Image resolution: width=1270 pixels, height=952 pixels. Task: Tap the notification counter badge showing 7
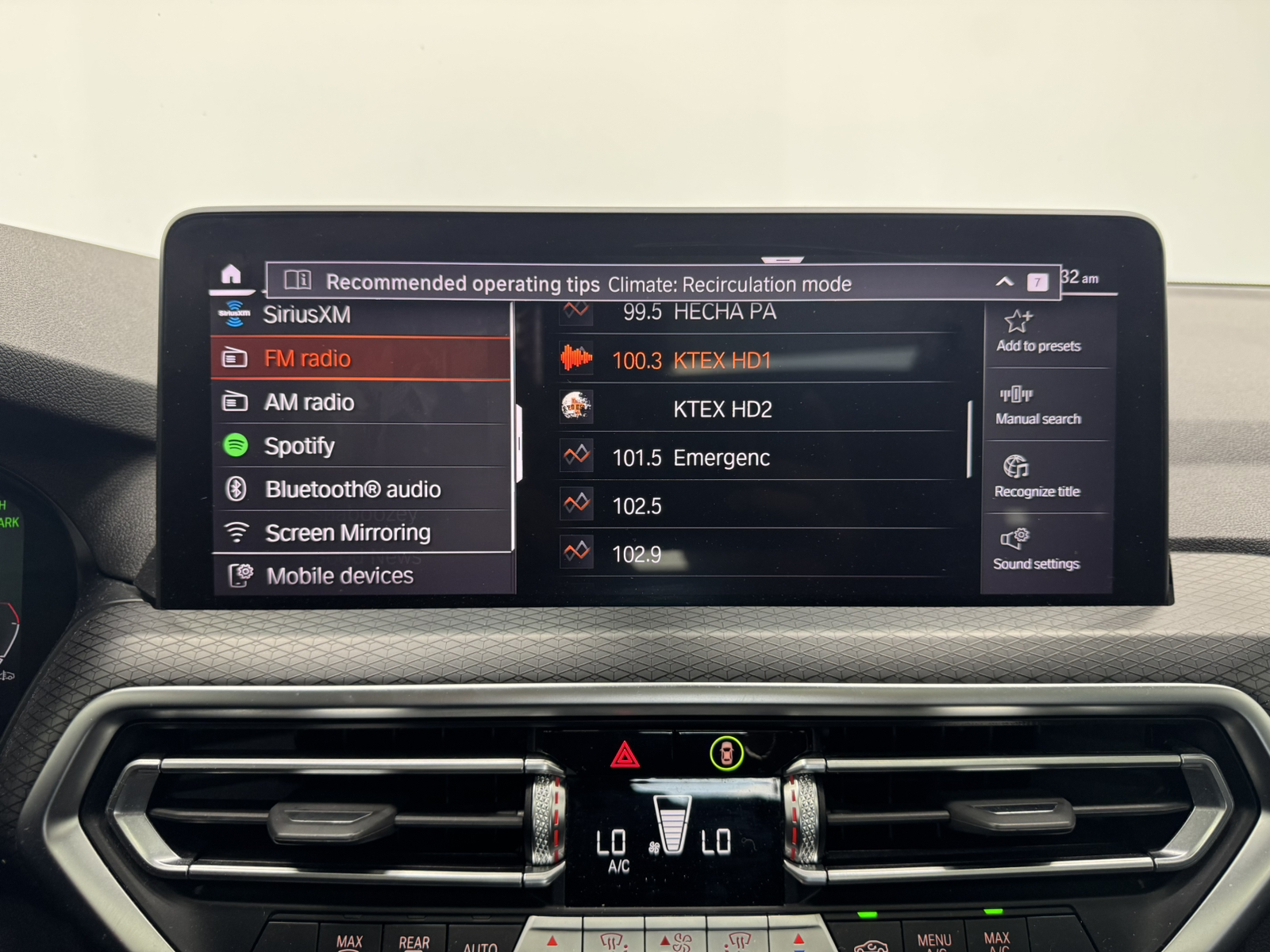1037,282
